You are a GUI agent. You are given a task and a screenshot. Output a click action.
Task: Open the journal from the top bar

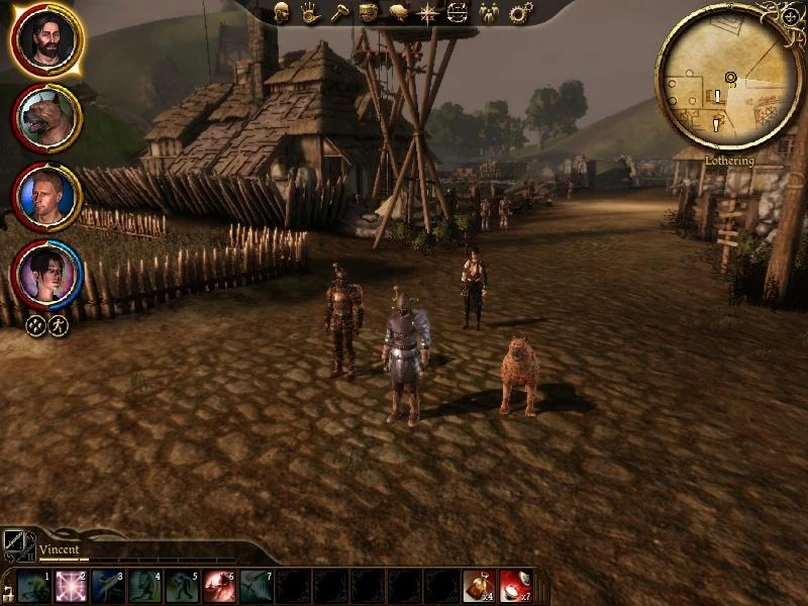pyautogui.click(x=398, y=12)
